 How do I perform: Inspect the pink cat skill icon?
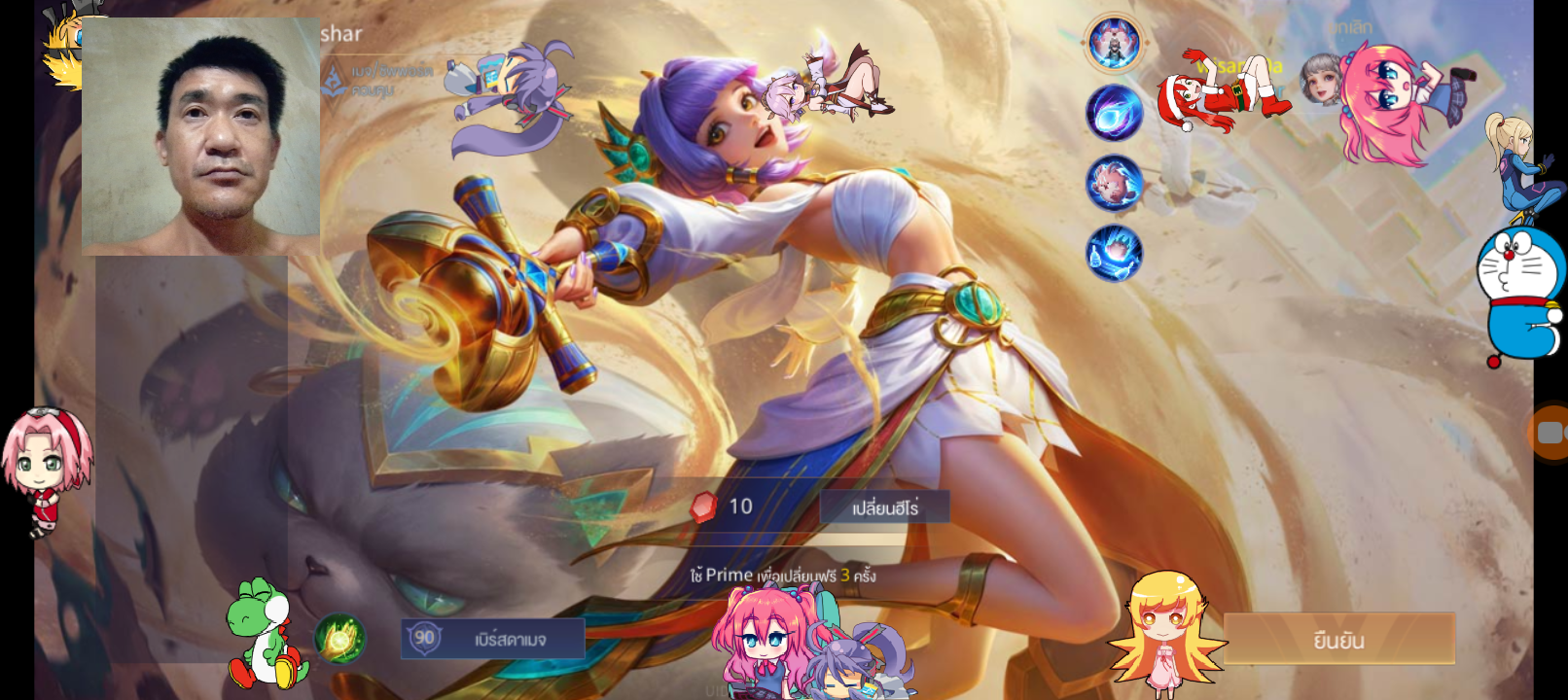(x=1114, y=183)
